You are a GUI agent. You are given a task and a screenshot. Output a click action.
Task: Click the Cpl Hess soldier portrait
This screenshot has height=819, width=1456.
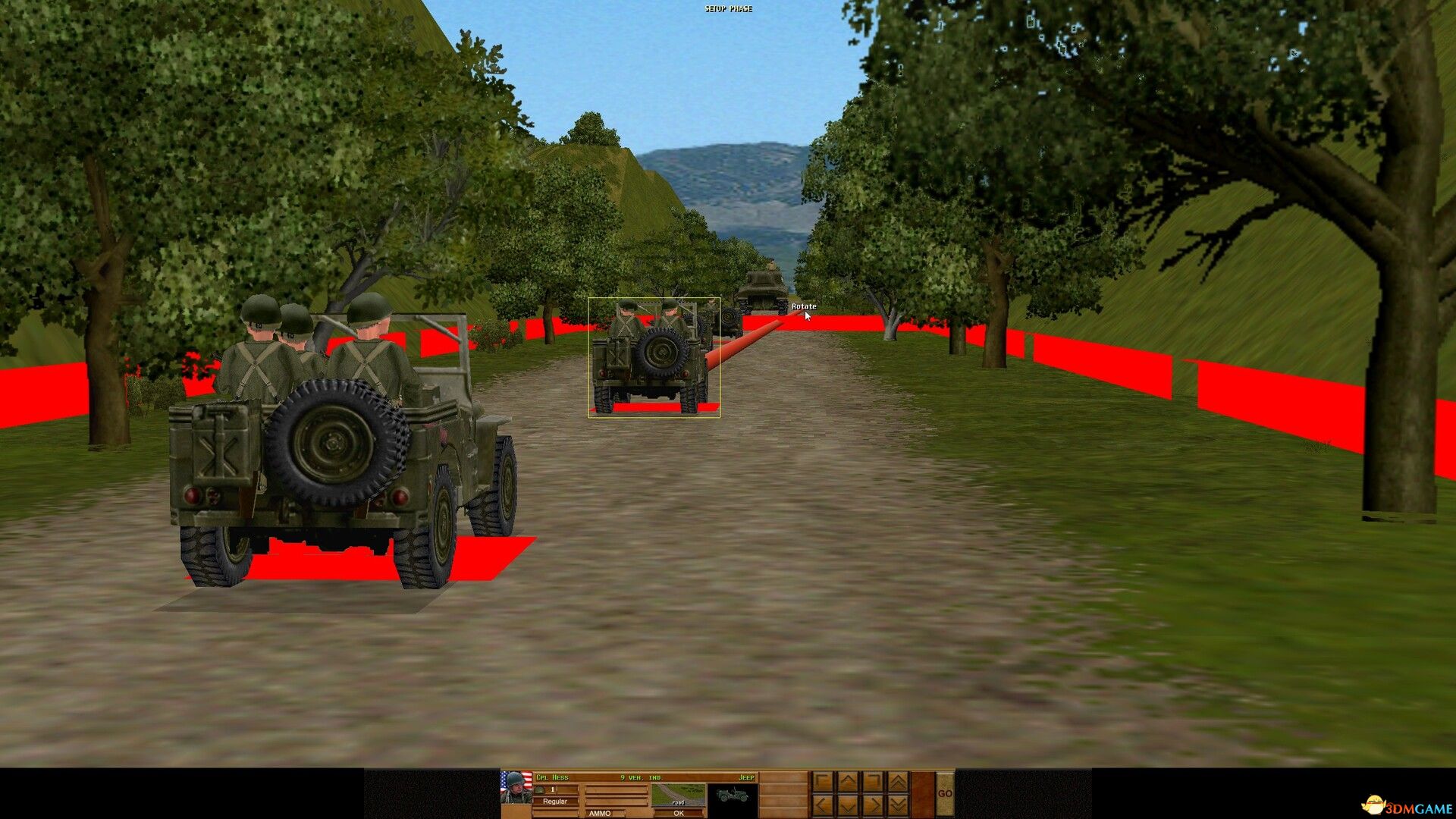(x=514, y=788)
